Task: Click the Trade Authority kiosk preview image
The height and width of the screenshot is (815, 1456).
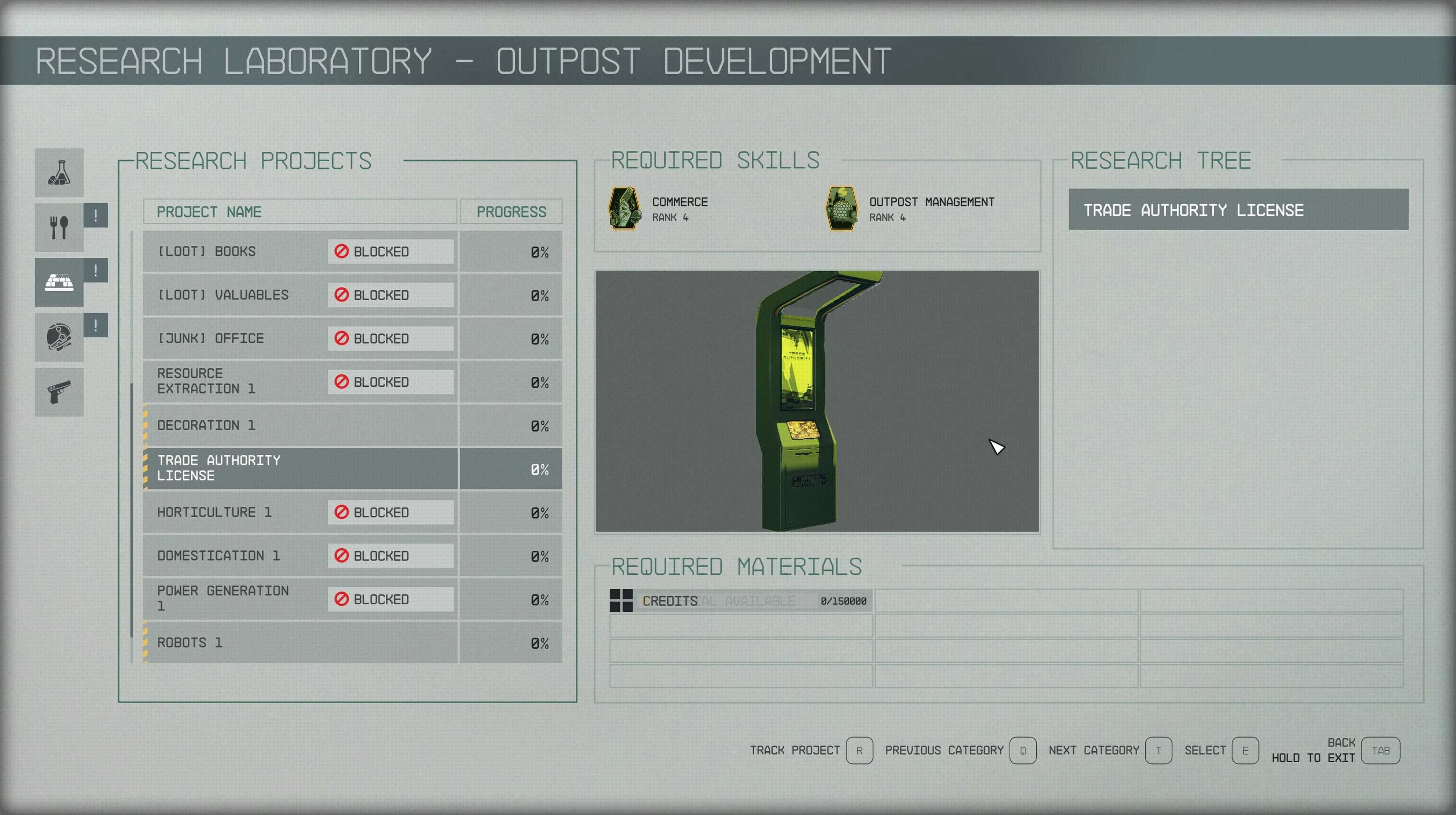Action: tap(817, 401)
